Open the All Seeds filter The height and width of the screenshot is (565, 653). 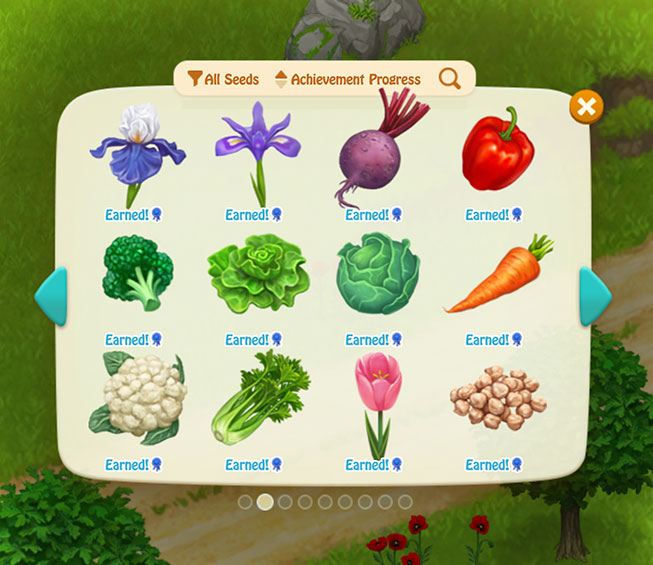223,79
